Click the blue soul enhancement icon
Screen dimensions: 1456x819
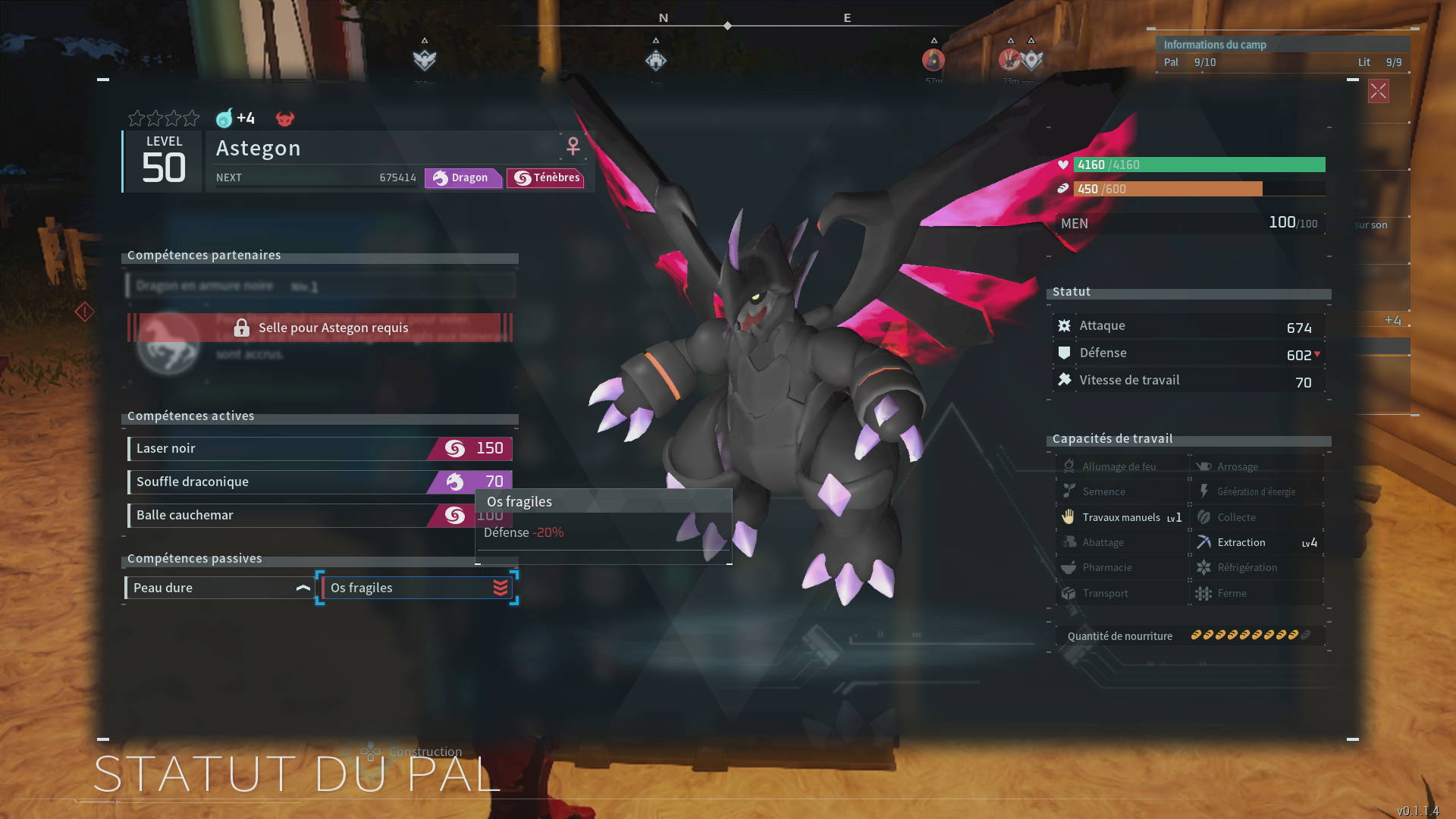tap(224, 118)
